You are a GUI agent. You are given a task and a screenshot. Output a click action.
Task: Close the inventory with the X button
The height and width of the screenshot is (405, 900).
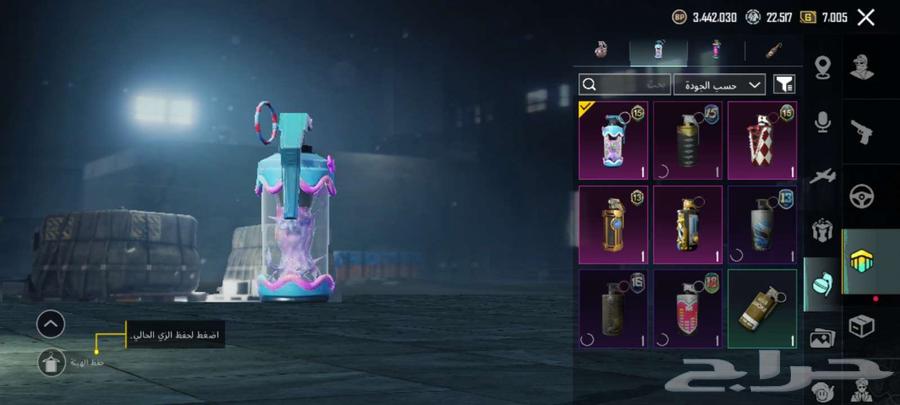(866, 17)
